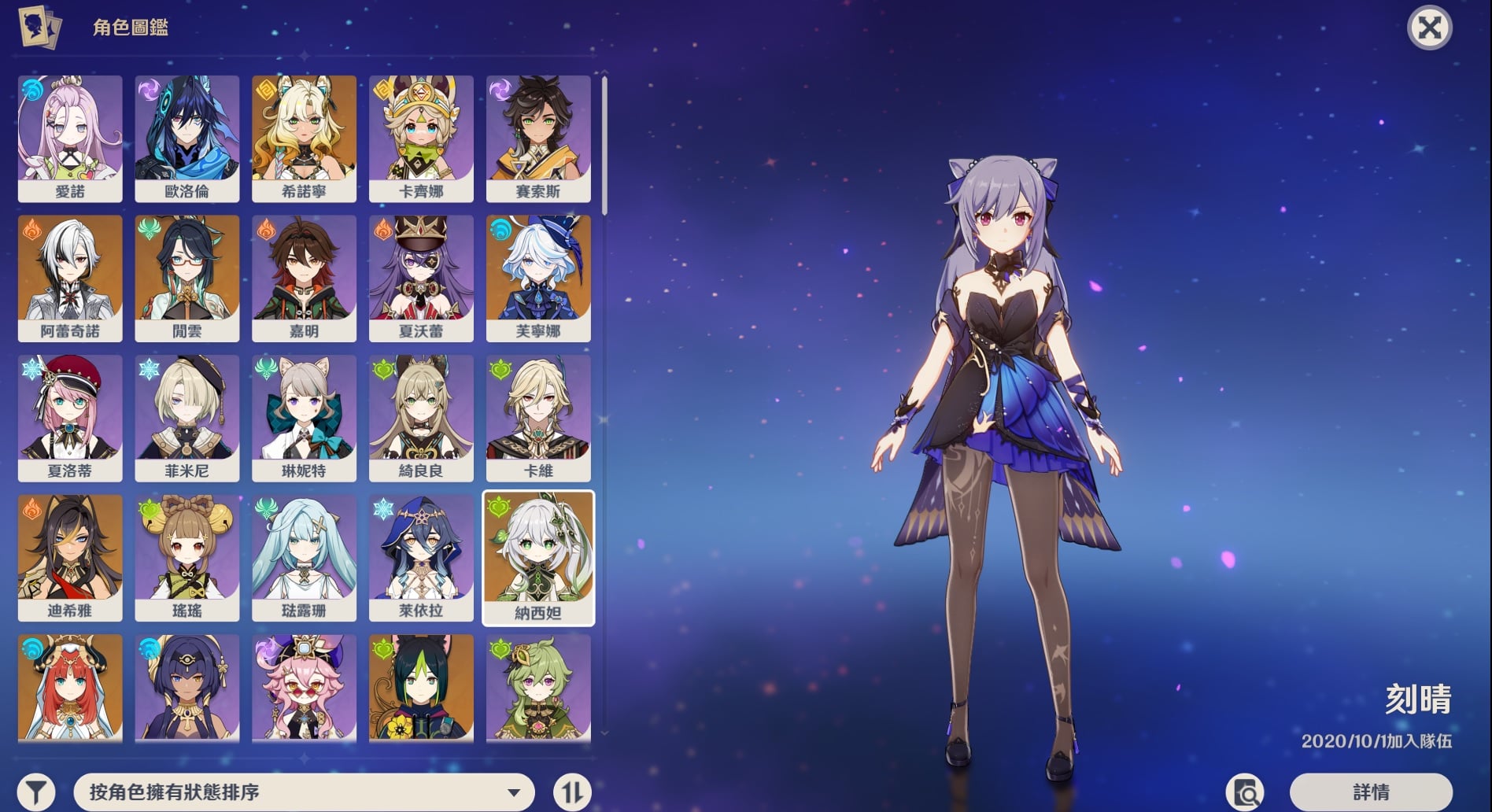
Task: Select the 夏沃蕾 character card
Action: click(421, 278)
